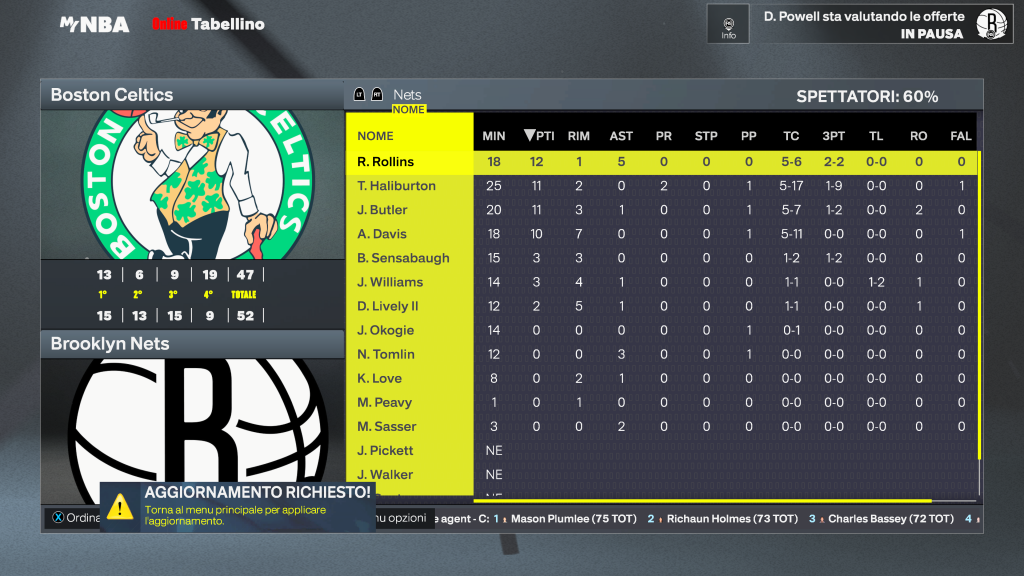Screen dimensions: 1024x576
Task: Sort by the RIM rebounds column
Action: pos(579,136)
